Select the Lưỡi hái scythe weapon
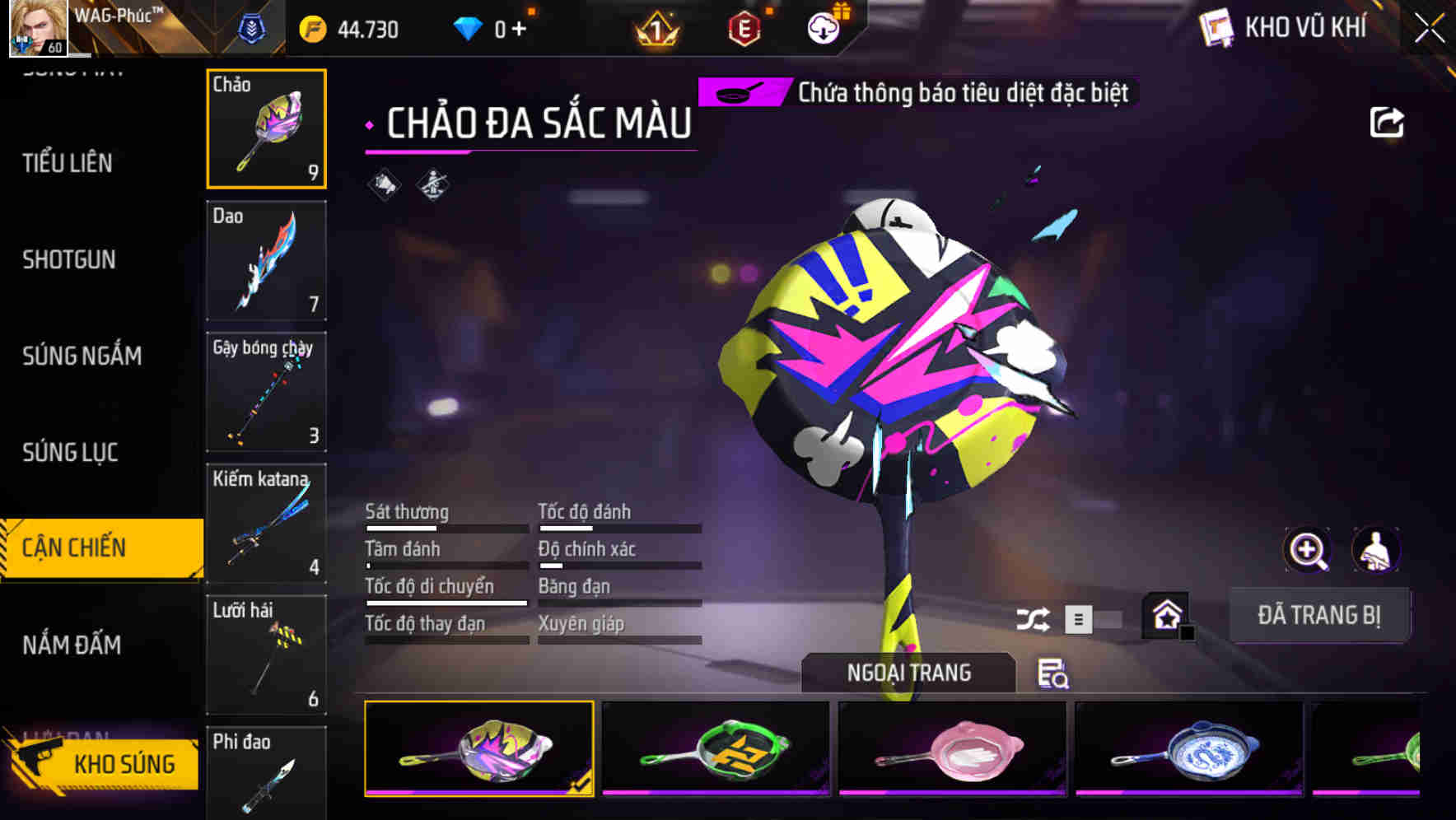 (265, 655)
